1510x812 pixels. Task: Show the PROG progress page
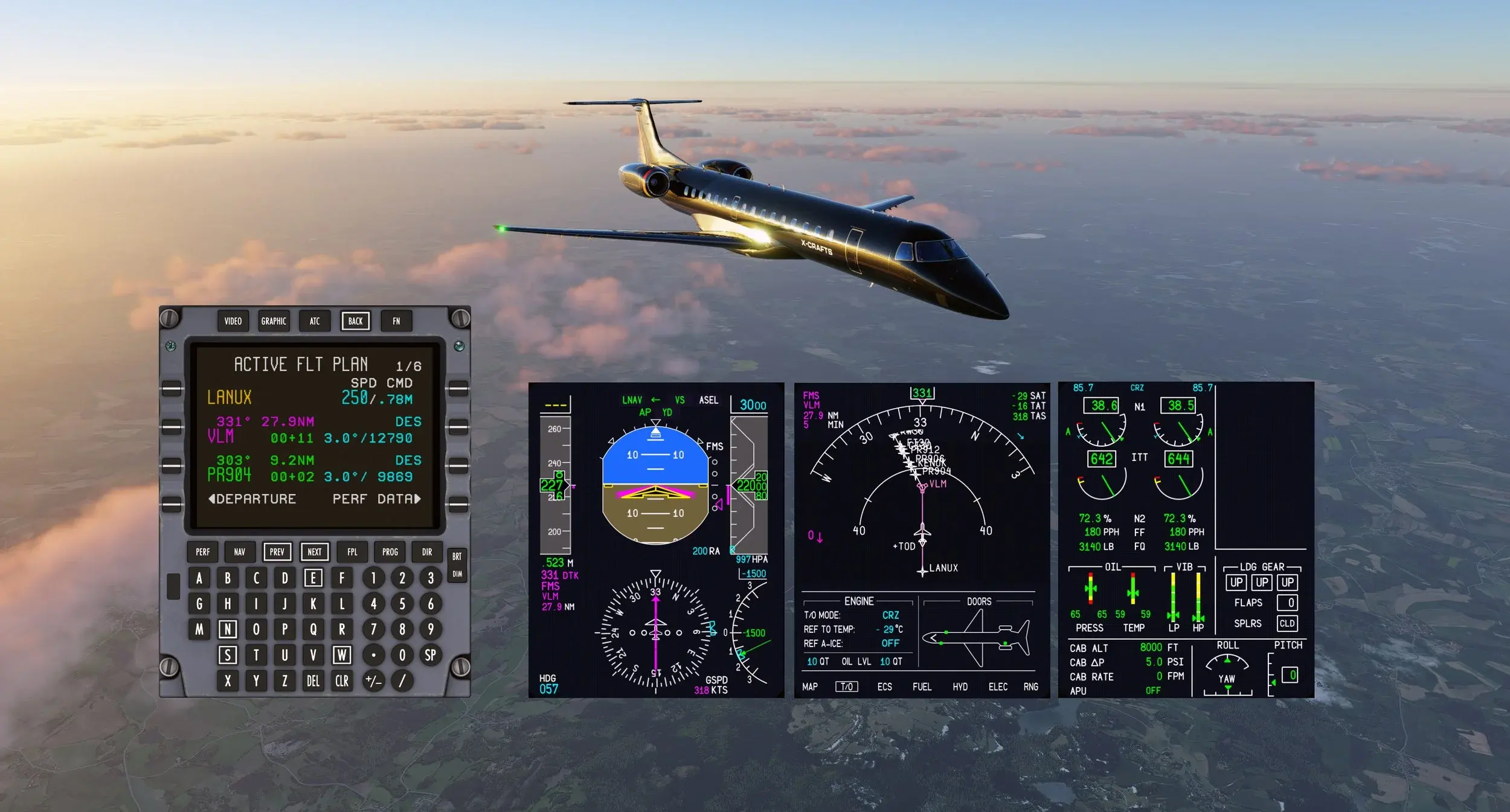(x=390, y=552)
